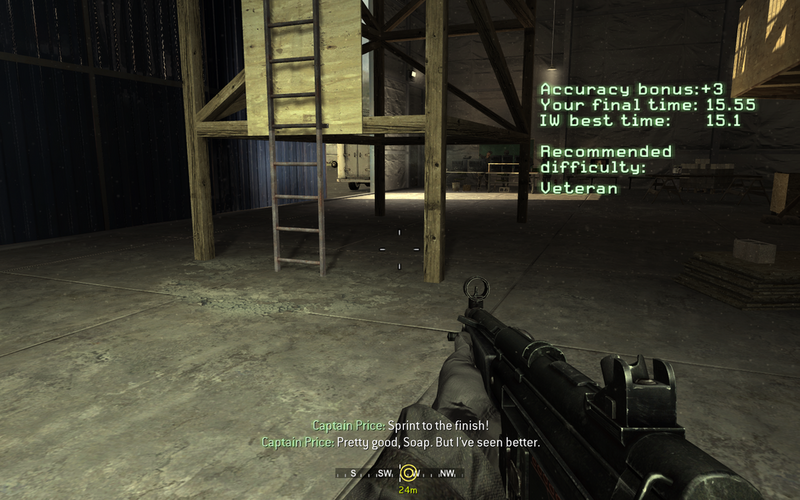The width and height of the screenshot is (800, 500).
Task: Click the yellow objective marker on the compass
Action: click(408, 472)
